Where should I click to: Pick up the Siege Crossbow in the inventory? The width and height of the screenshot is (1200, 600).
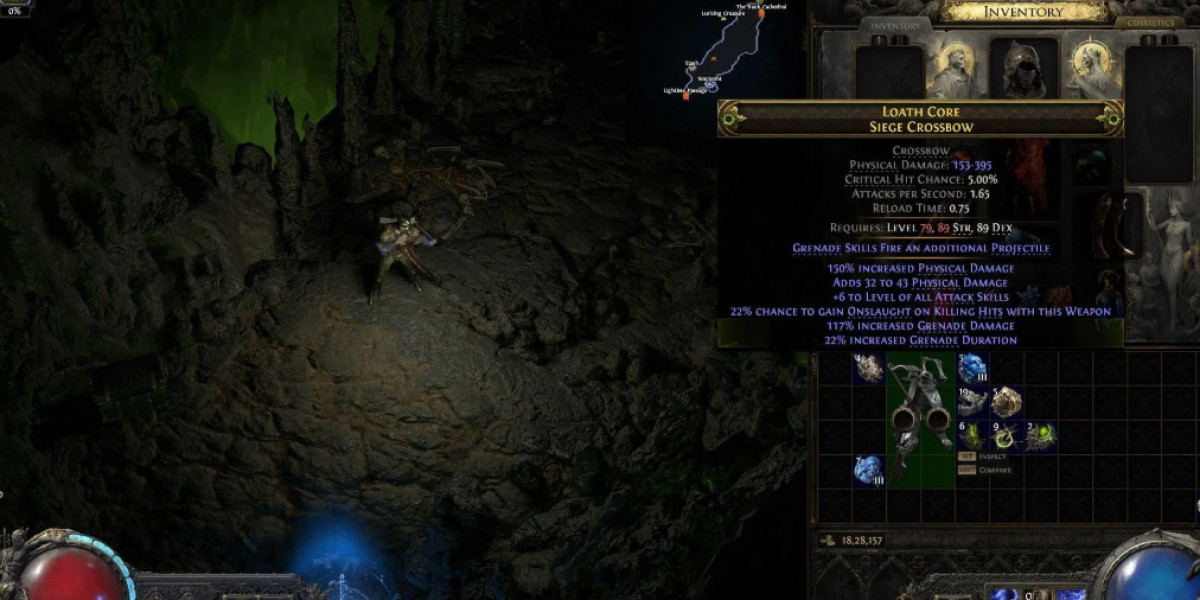click(922, 419)
